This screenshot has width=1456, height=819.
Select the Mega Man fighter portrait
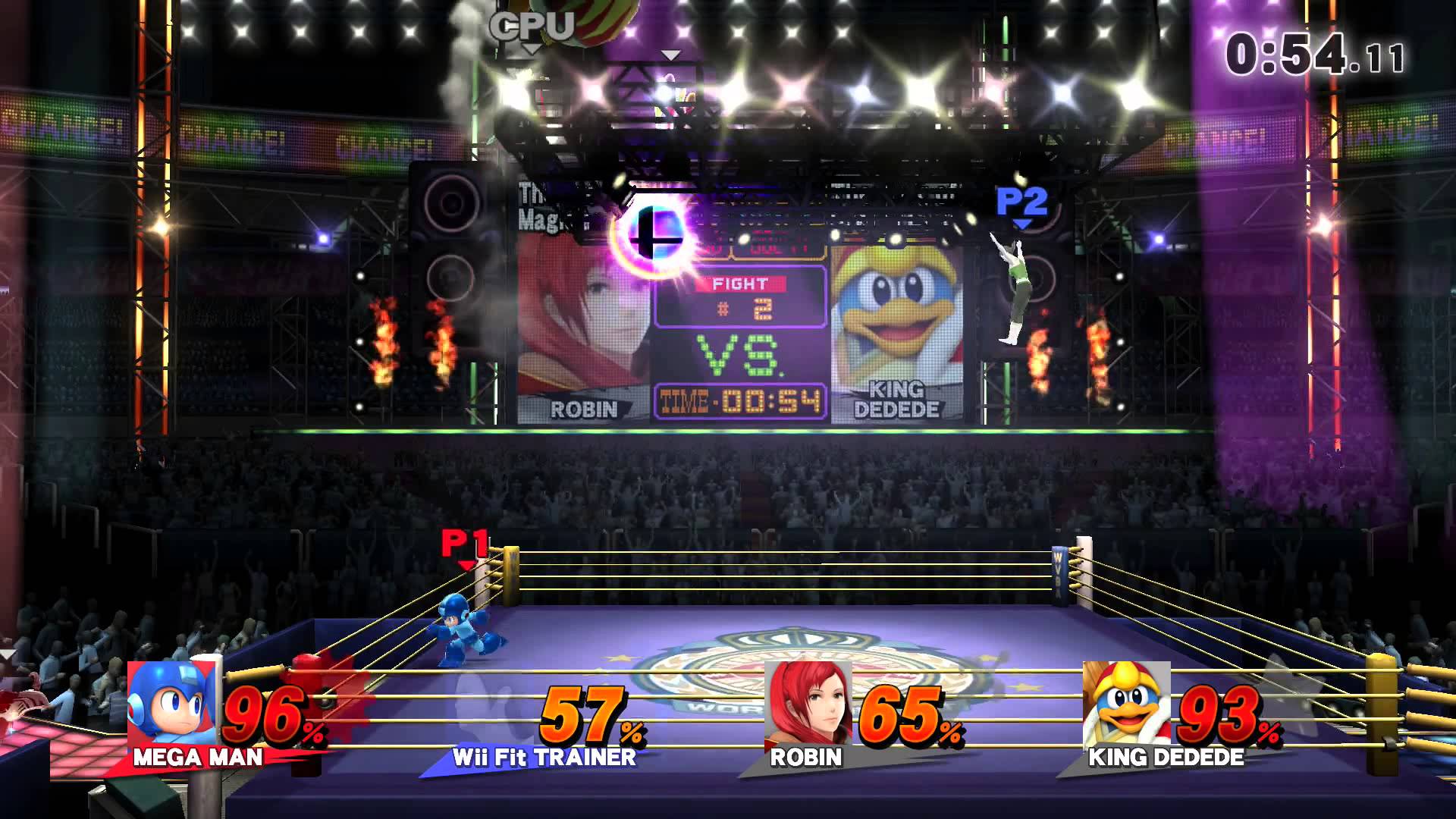coord(171,704)
